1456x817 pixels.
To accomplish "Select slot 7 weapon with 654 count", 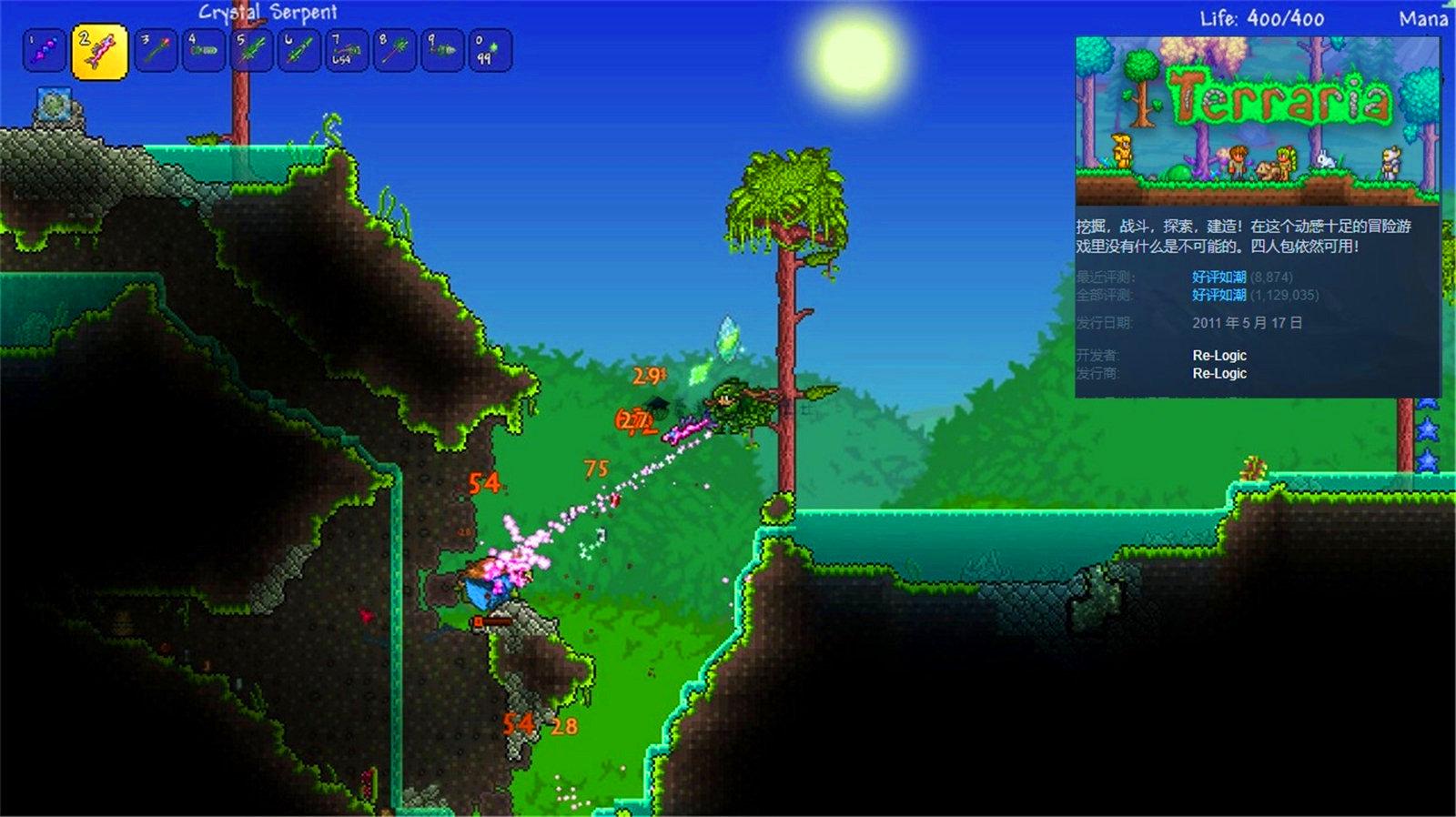I will (x=347, y=51).
